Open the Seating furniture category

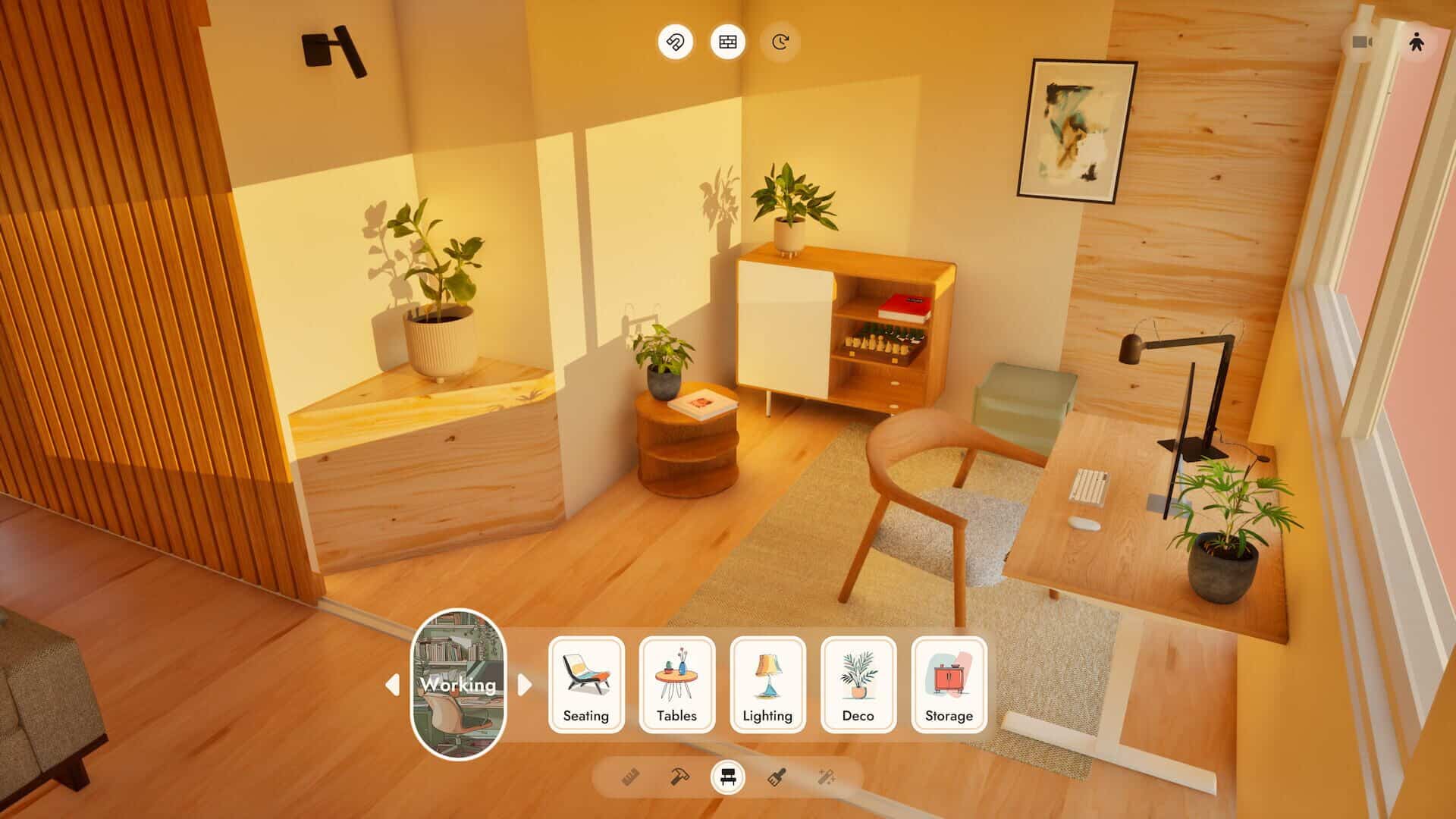586,685
